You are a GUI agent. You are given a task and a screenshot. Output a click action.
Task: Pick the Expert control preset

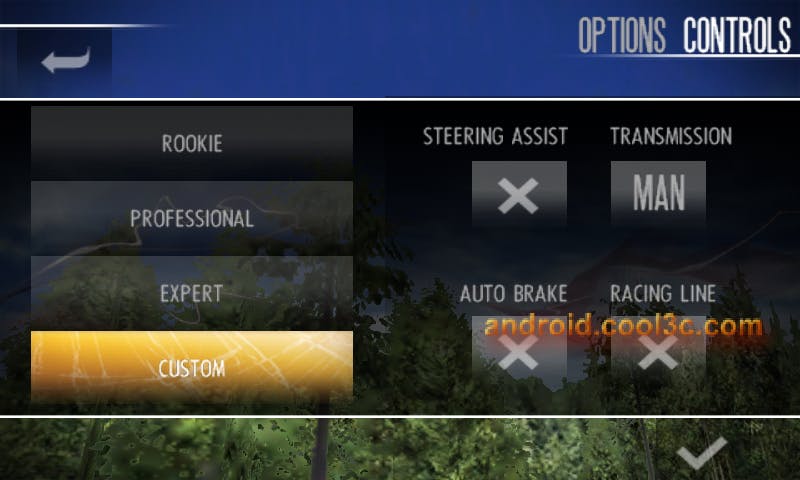[192, 294]
